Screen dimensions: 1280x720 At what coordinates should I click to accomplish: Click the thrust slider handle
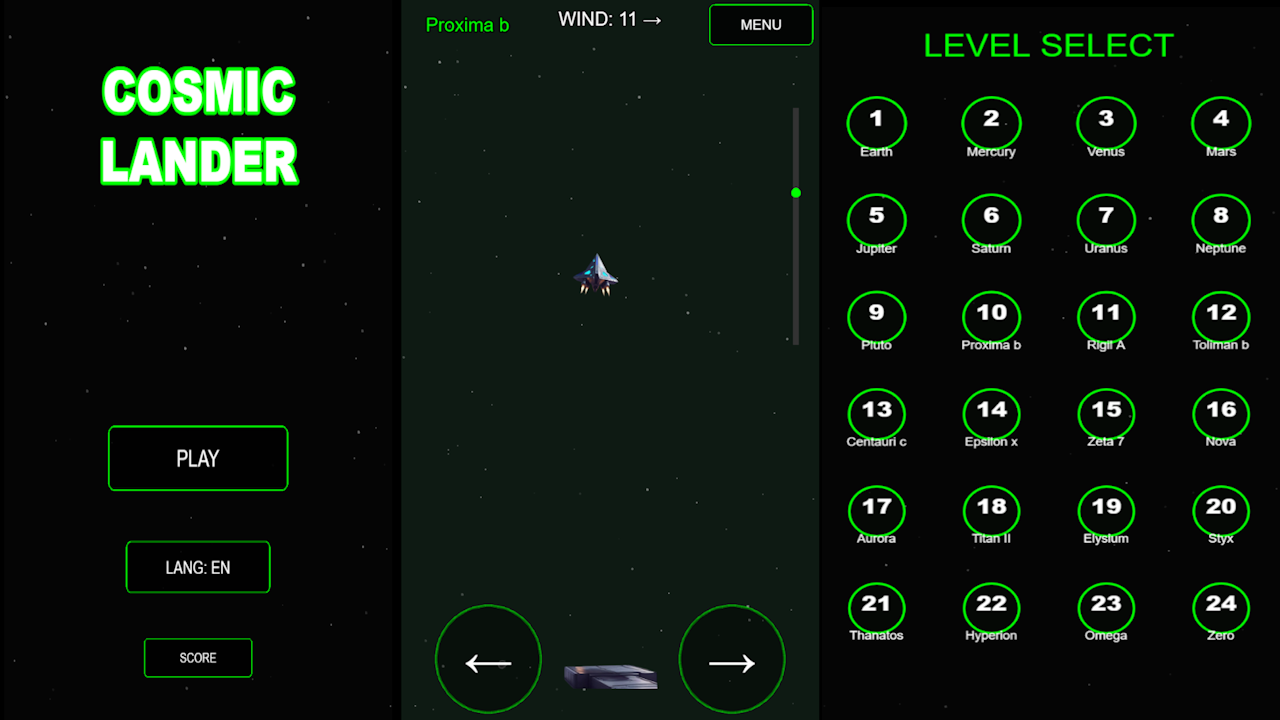(x=796, y=192)
